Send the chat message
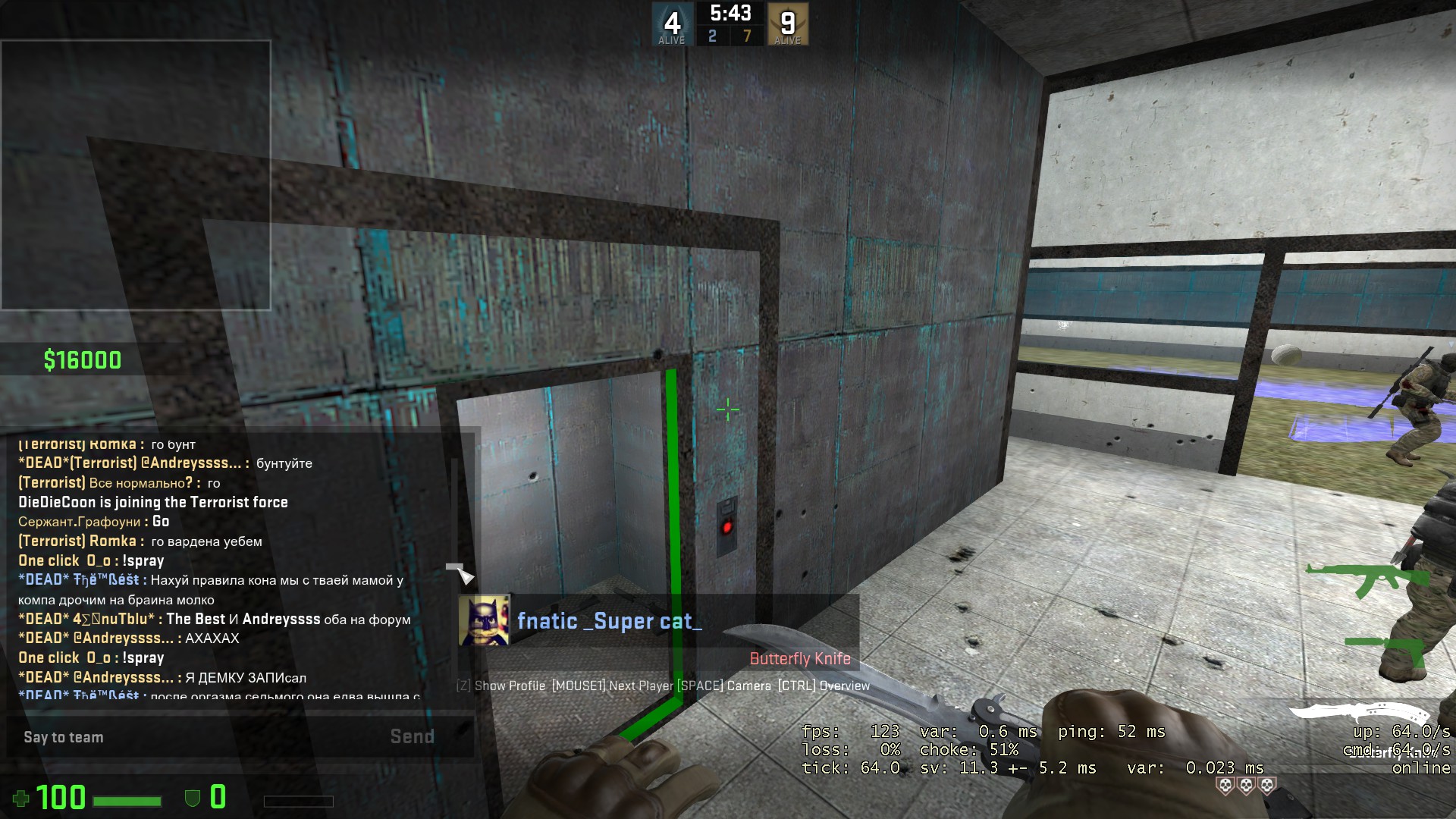The height and width of the screenshot is (819, 1456). coord(412,737)
